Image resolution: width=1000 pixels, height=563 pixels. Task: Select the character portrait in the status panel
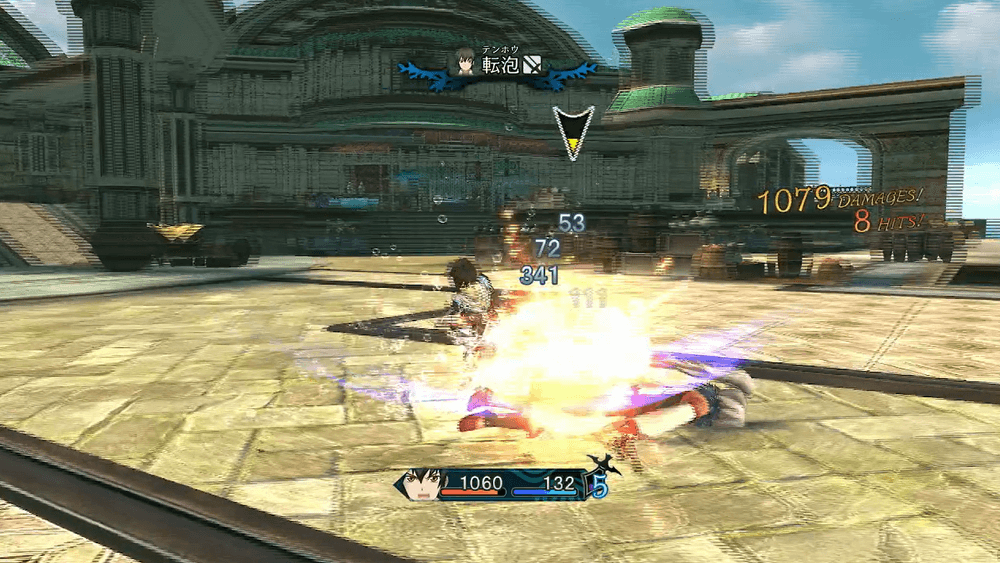(423, 485)
